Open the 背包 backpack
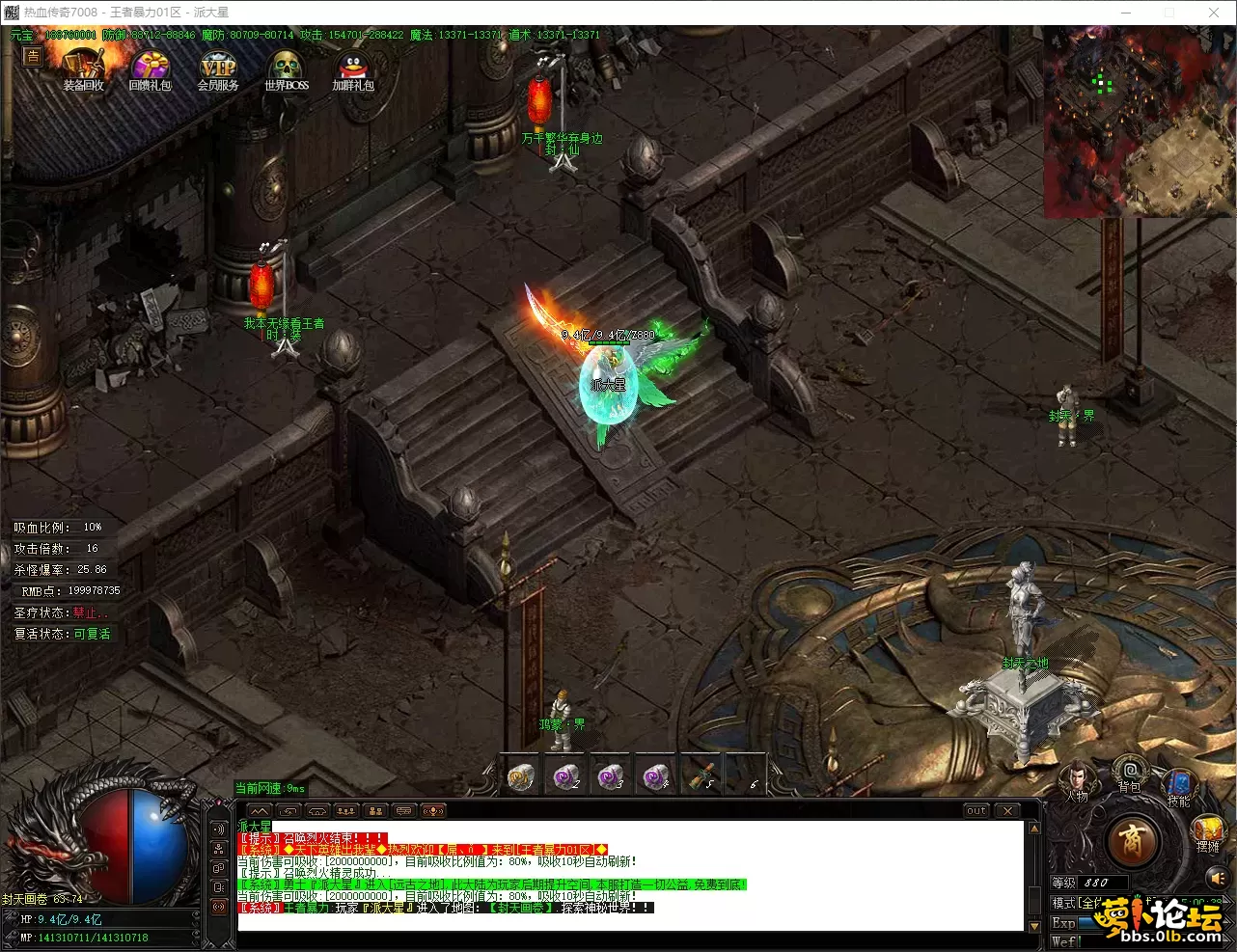The height and width of the screenshot is (952, 1237). coord(1129,773)
